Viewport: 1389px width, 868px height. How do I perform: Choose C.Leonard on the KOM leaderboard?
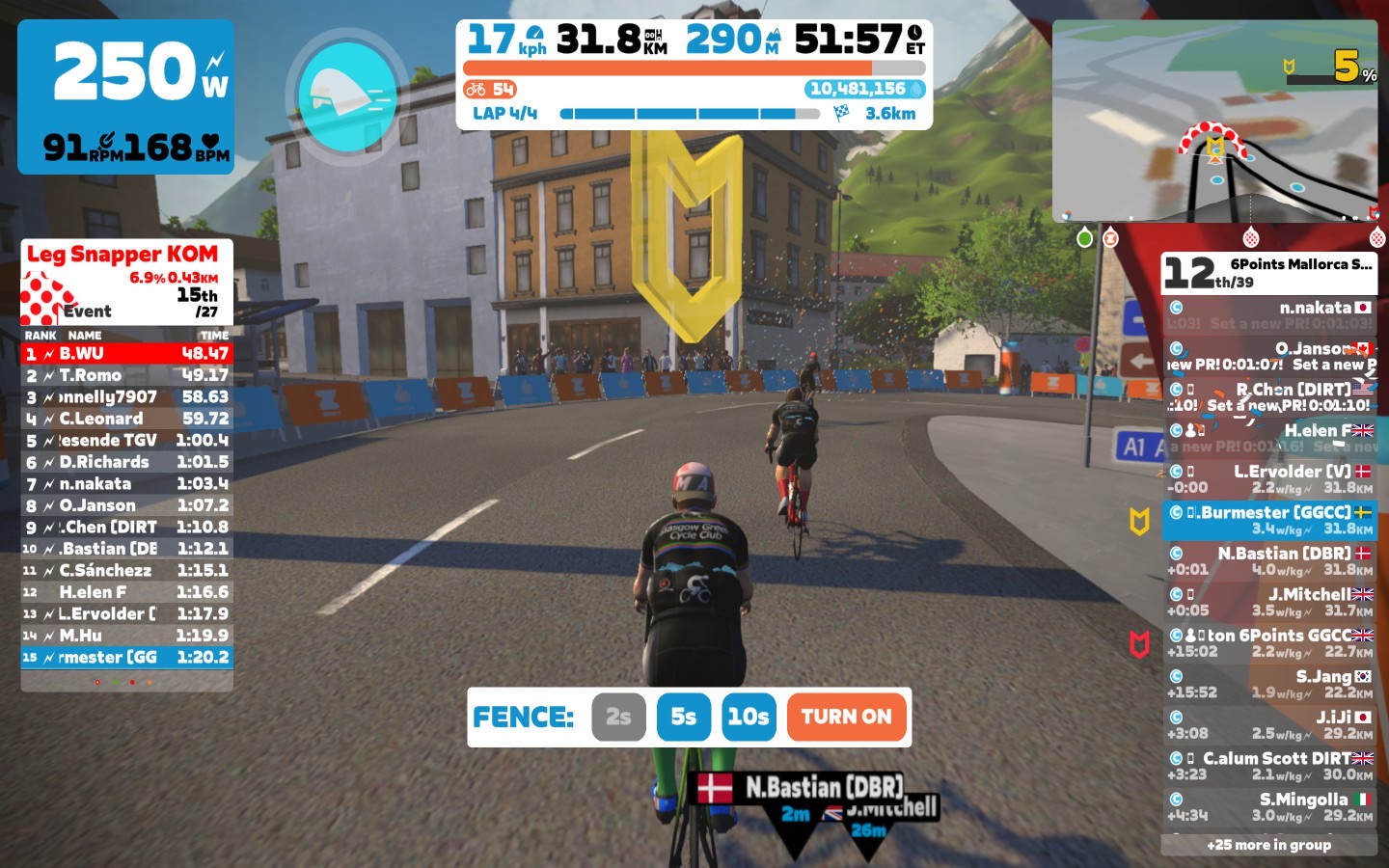127,419
